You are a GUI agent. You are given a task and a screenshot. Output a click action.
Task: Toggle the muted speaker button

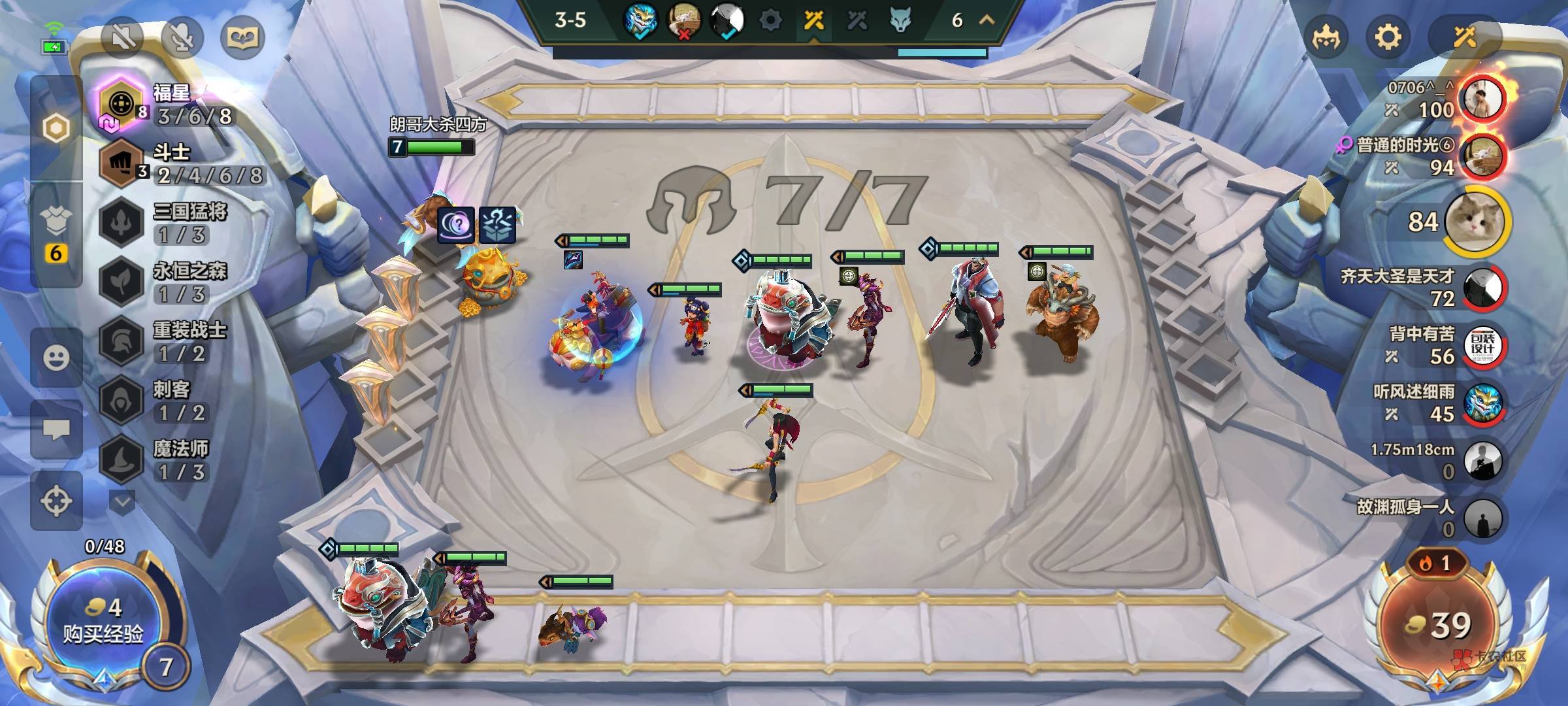[x=123, y=37]
